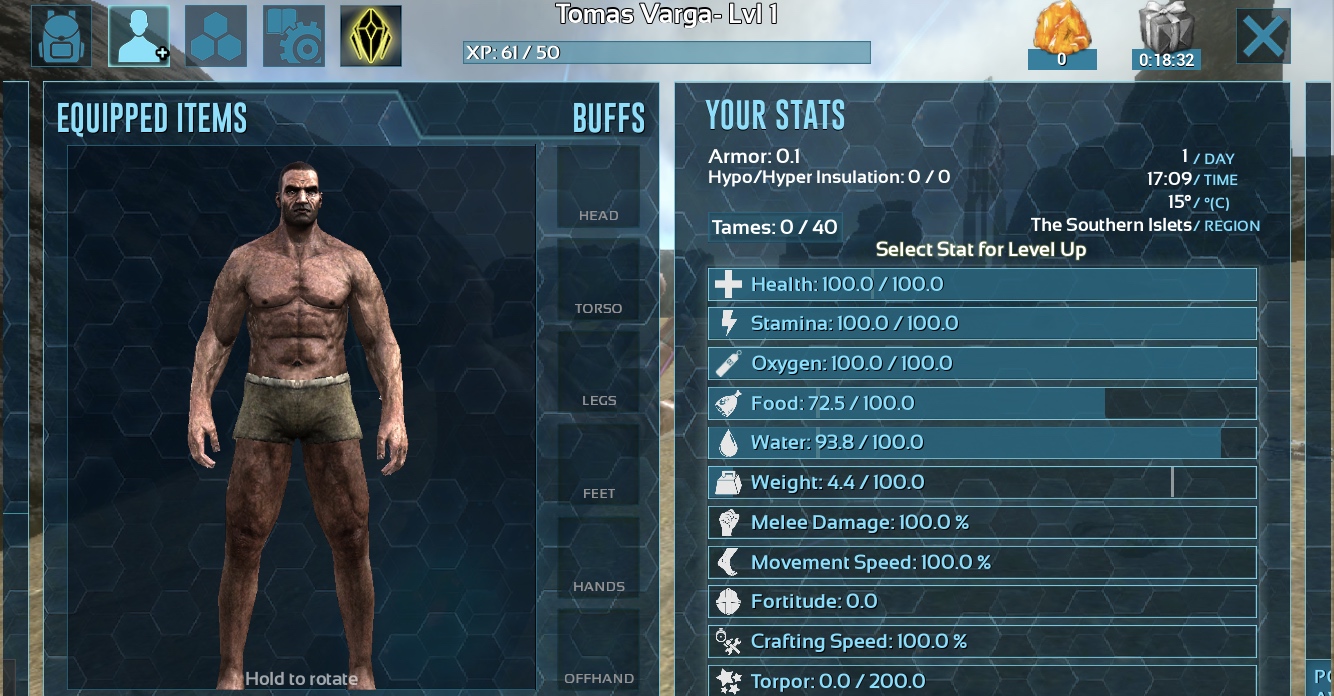The width and height of the screenshot is (1334, 696).
Task: Claim the timed gift box reward
Action: [x=1166, y=36]
